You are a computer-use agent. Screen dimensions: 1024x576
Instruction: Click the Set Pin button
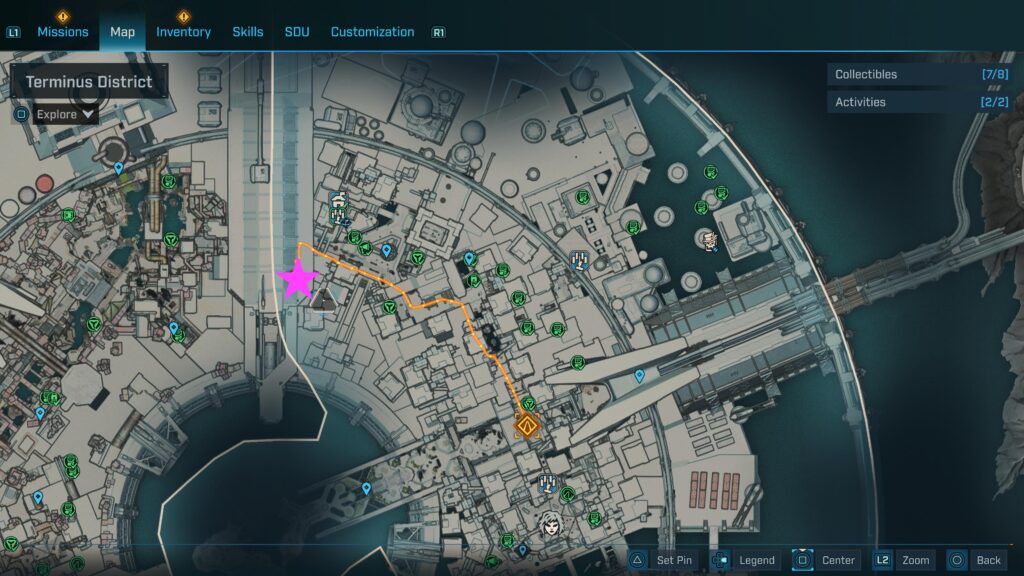pos(662,560)
